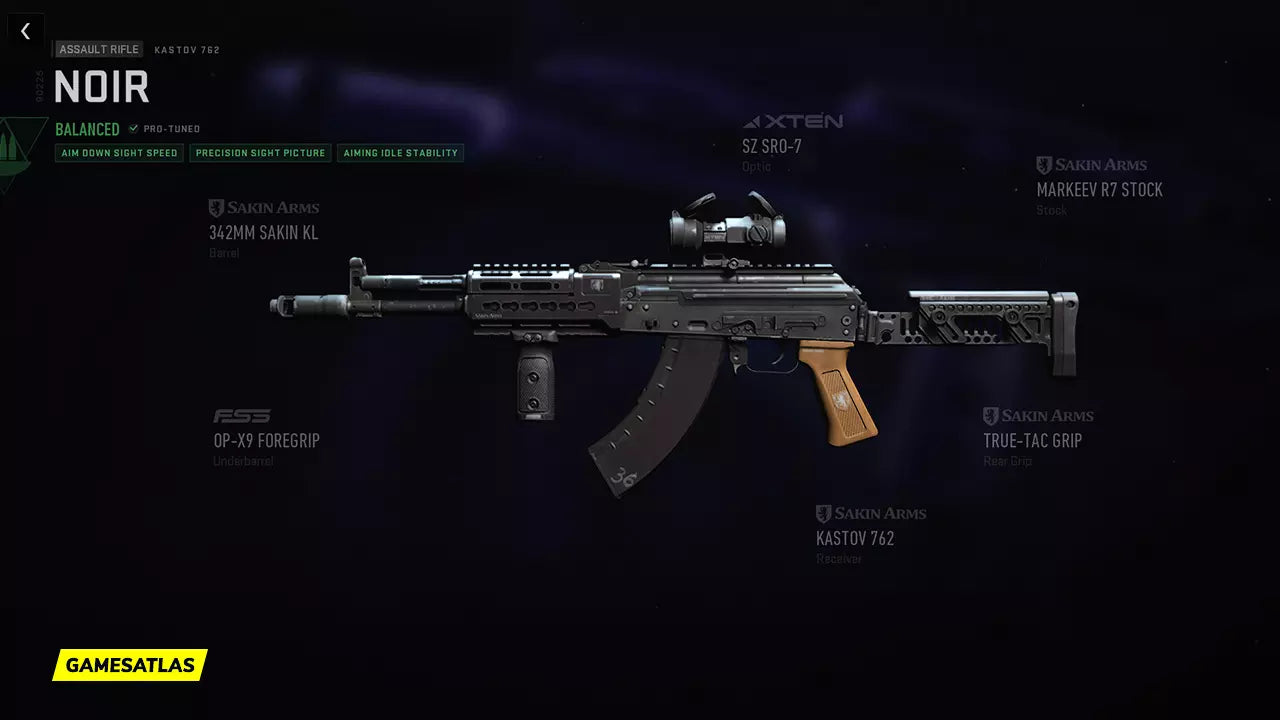This screenshot has height=720, width=1280.
Task: Select the 342mm Sakin KL barrel attachment
Action: click(x=264, y=233)
